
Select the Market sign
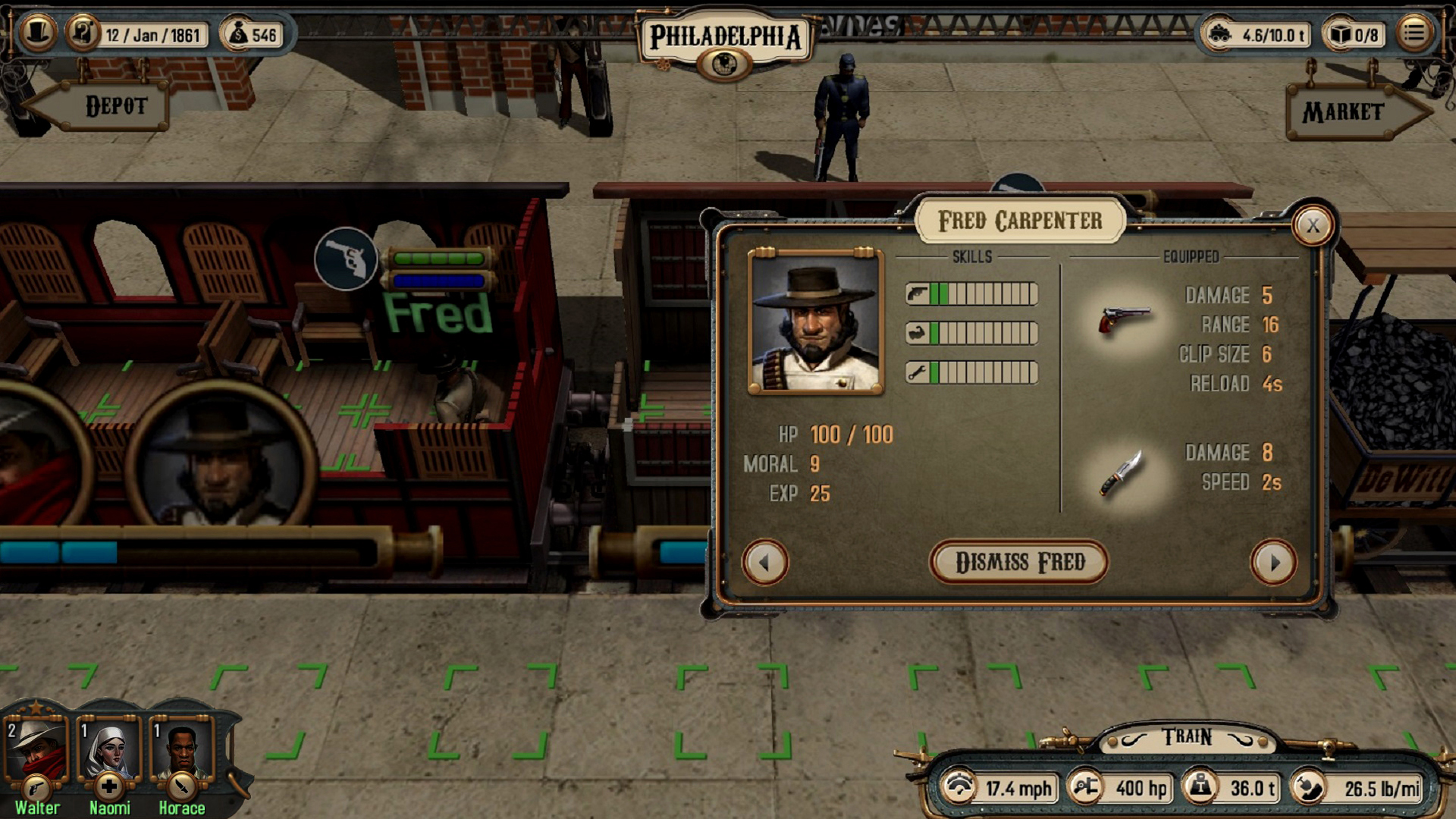pyautogui.click(x=1342, y=112)
